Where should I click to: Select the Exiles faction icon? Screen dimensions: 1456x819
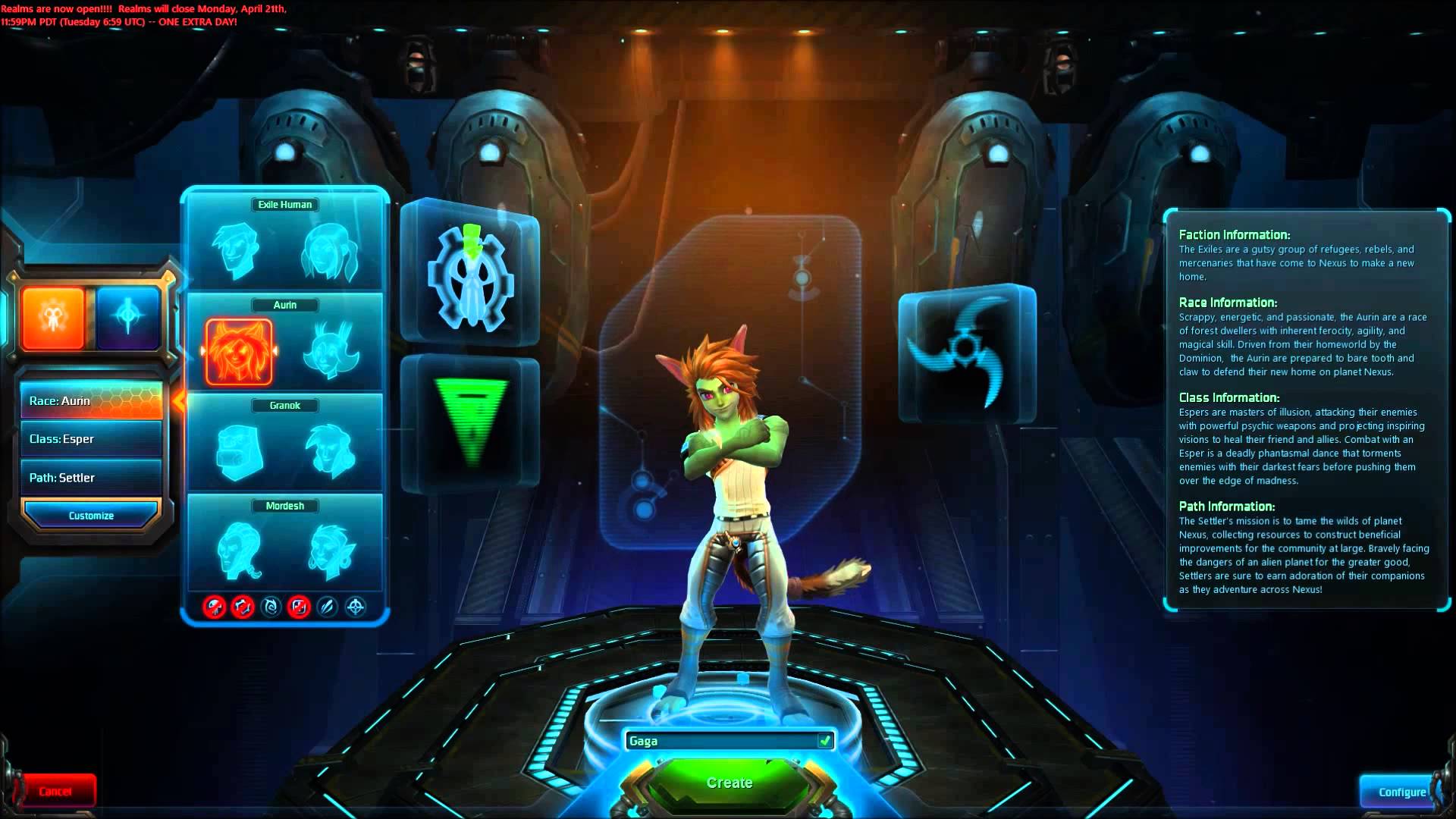(x=53, y=316)
